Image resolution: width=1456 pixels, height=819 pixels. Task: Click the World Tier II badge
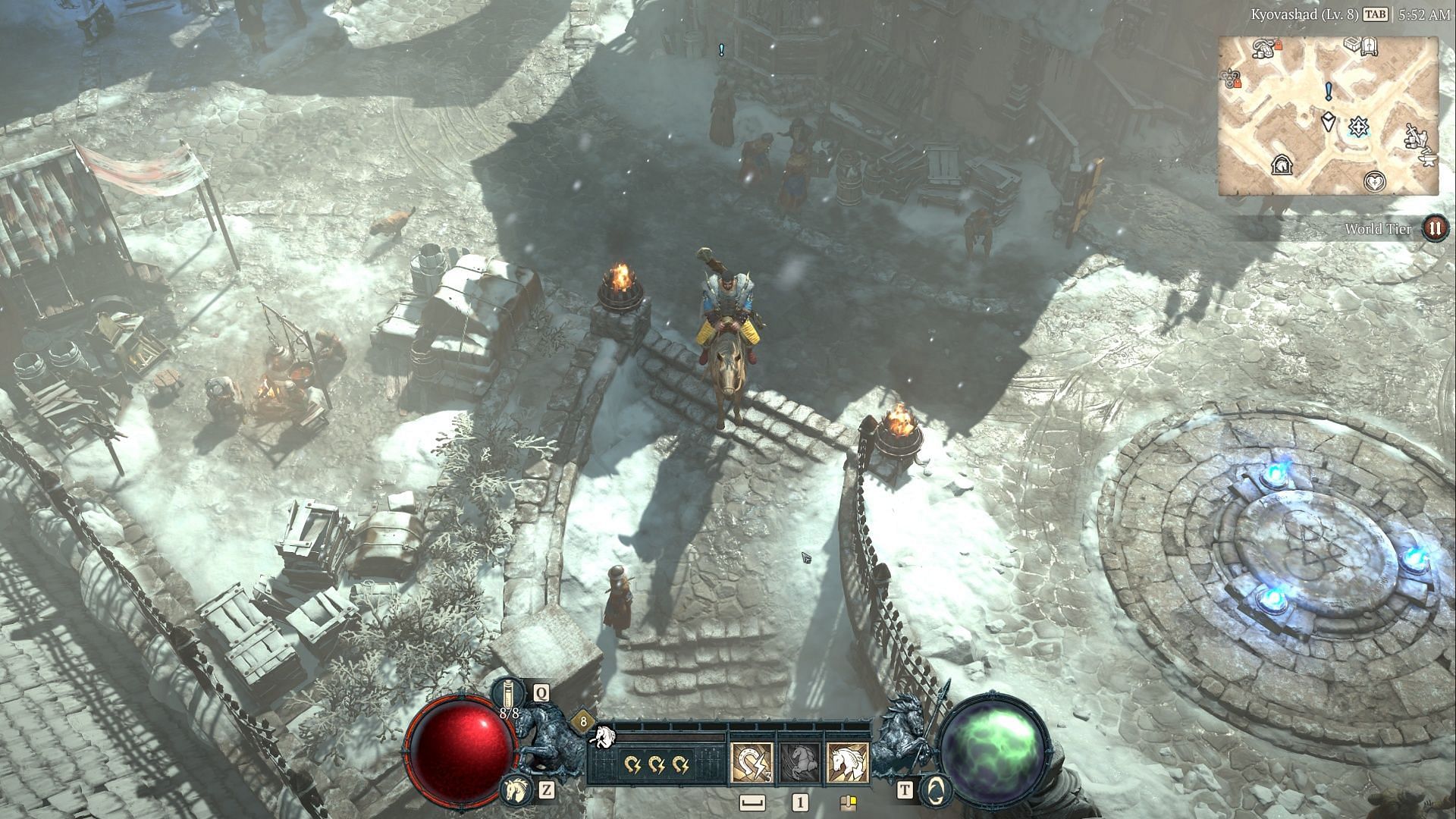pyautogui.click(x=1434, y=228)
